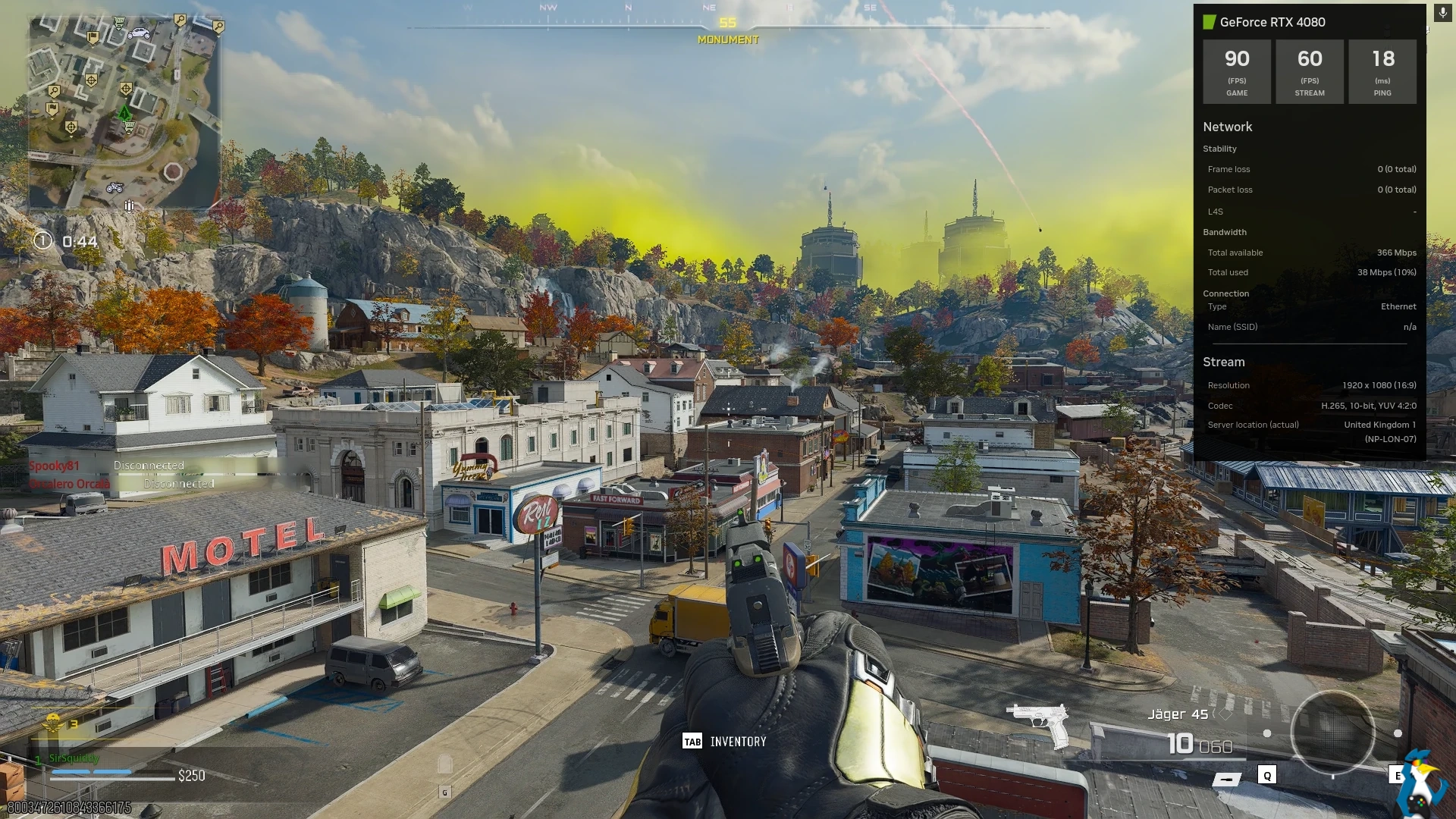This screenshot has height=819, width=1456.
Task: Click the car vehicle marker on minimap
Action: [x=139, y=33]
